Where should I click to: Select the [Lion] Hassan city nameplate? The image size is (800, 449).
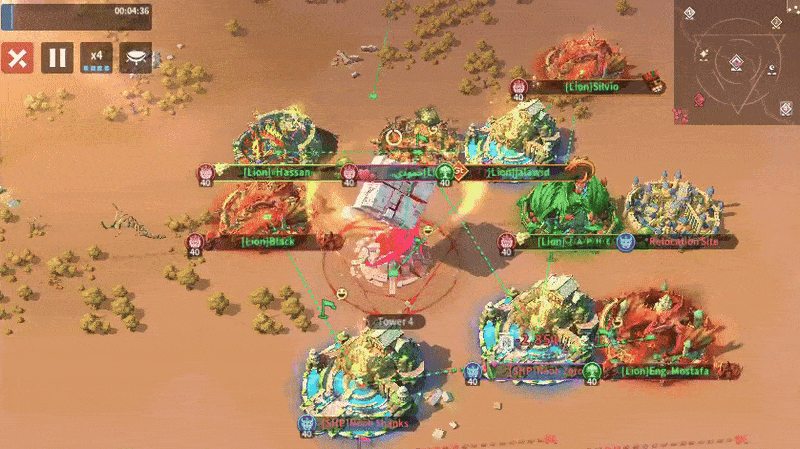pos(277,172)
